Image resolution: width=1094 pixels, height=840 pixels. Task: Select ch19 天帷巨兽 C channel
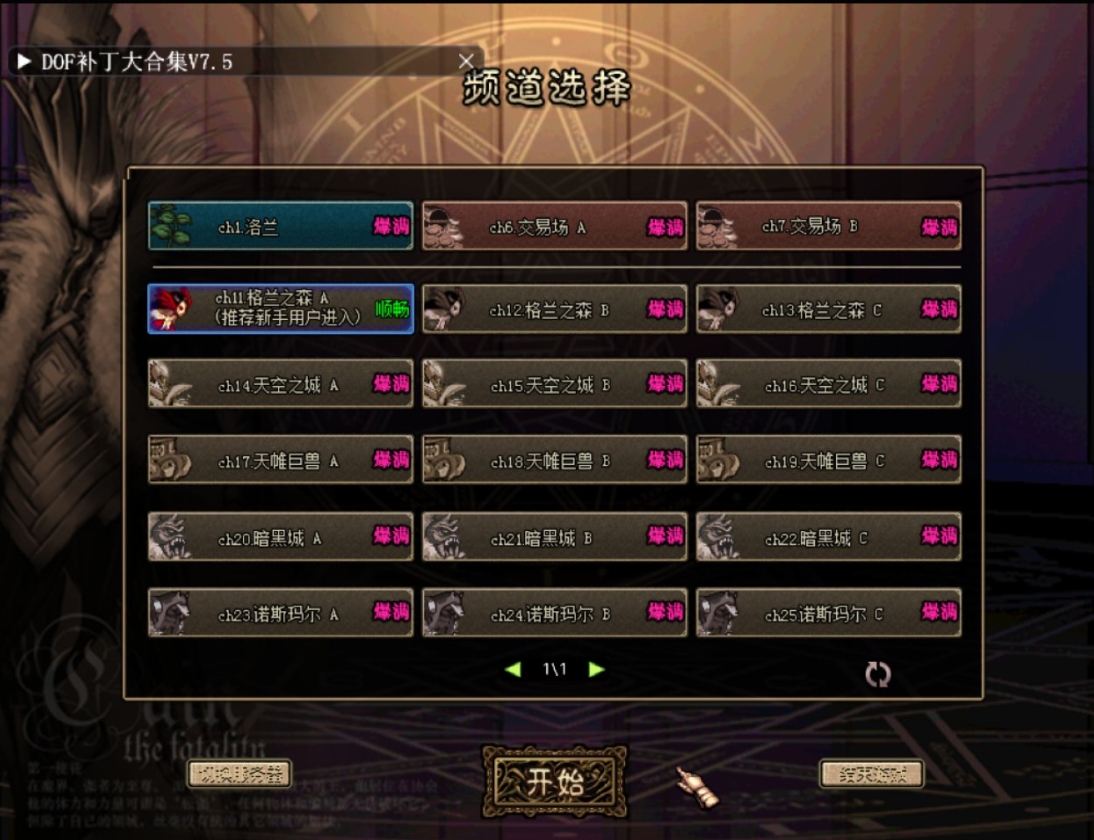828,460
